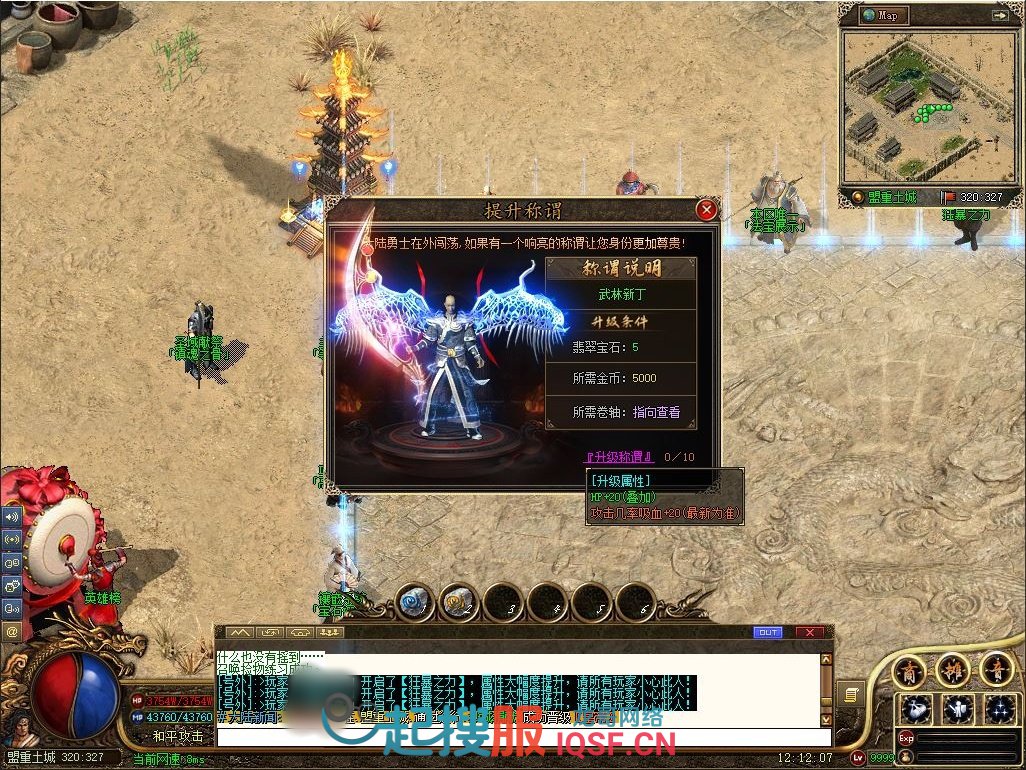Open the character equipment icon
This screenshot has height=770, width=1026.
[x=957, y=709]
